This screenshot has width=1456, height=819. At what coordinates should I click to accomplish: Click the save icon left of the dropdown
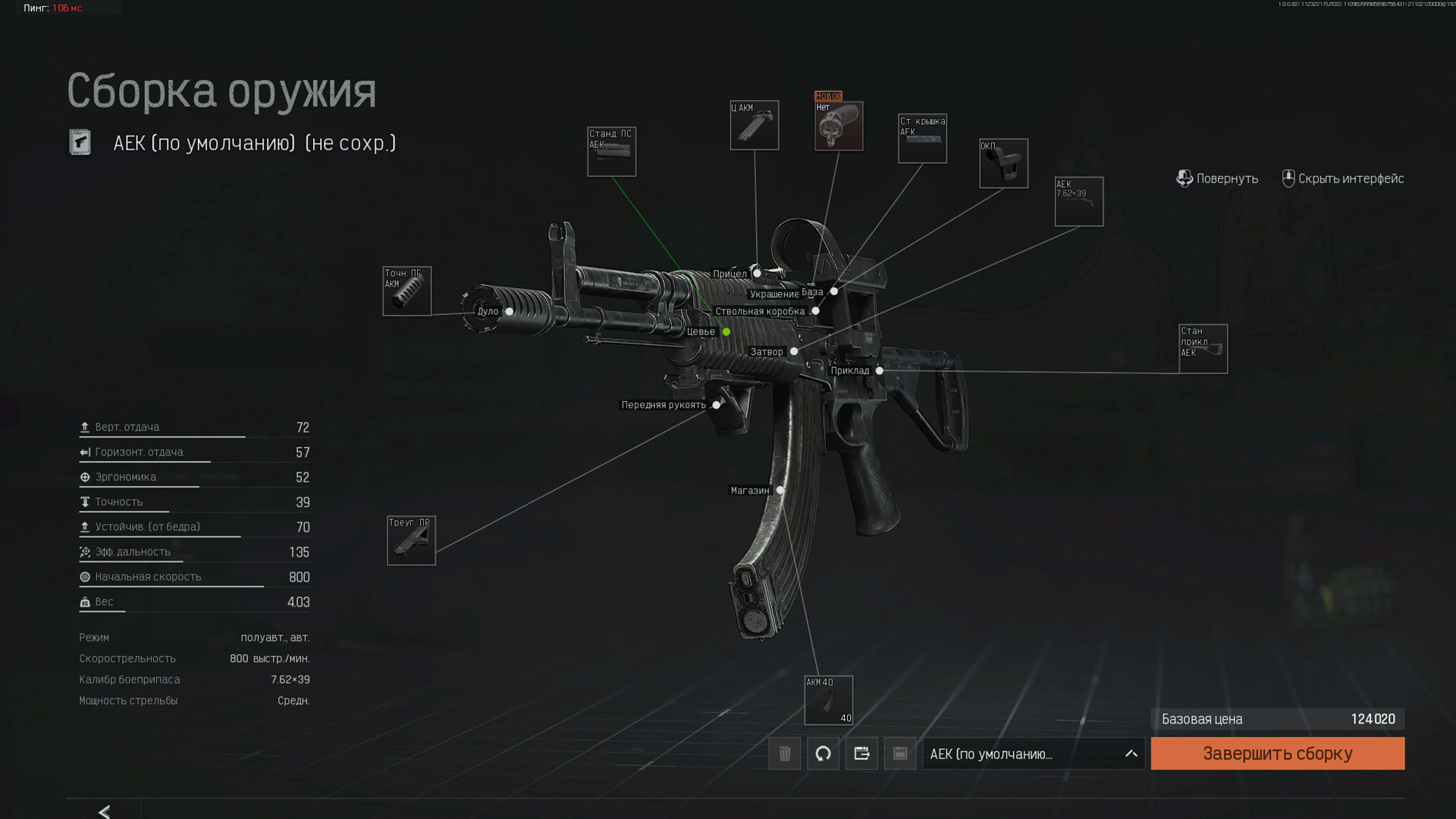point(900,754)
